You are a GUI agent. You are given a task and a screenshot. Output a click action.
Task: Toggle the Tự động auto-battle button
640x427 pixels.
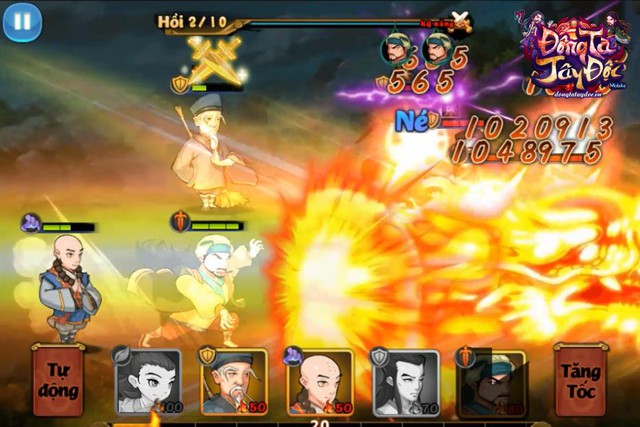point(58,377)
